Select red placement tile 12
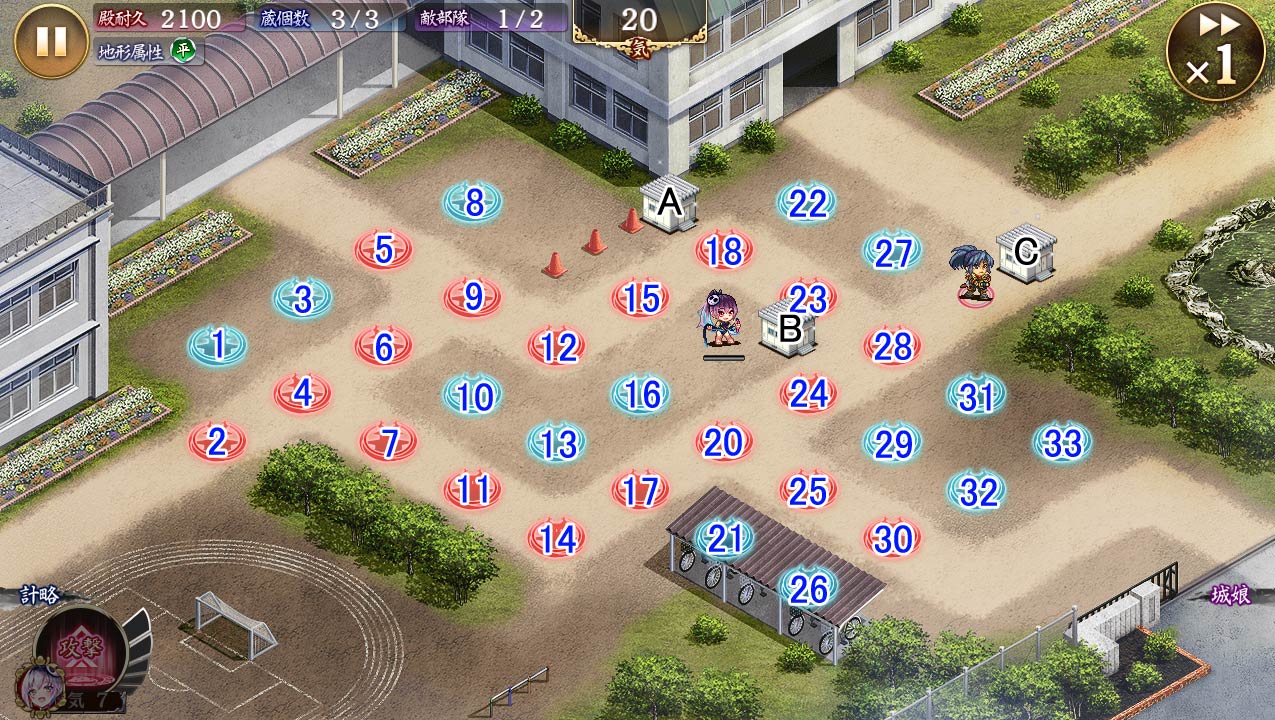 point(558,347)
